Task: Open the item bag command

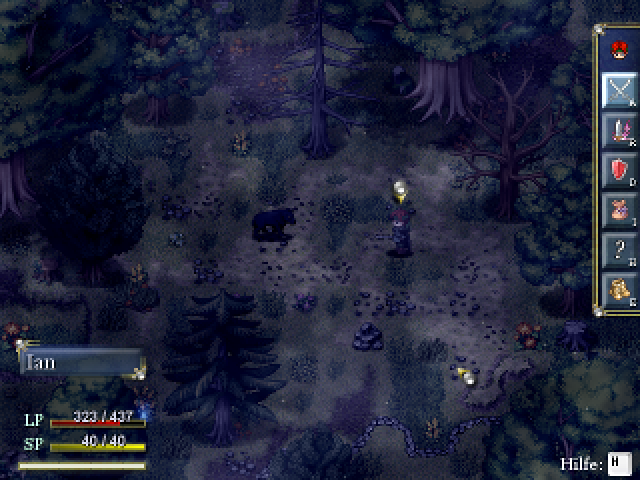Action: [619, 211]
